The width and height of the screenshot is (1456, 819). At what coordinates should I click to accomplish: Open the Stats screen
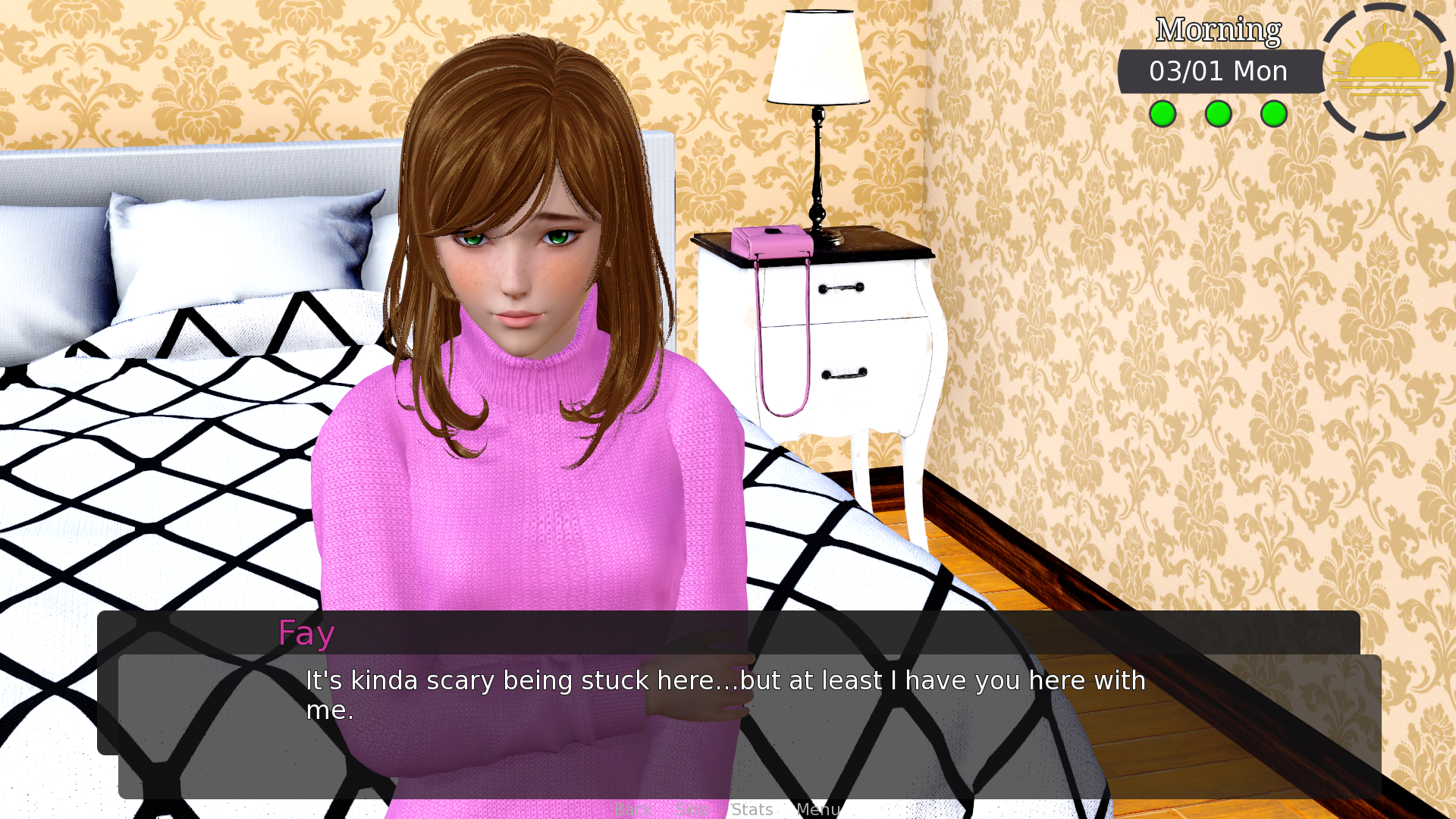752,809
